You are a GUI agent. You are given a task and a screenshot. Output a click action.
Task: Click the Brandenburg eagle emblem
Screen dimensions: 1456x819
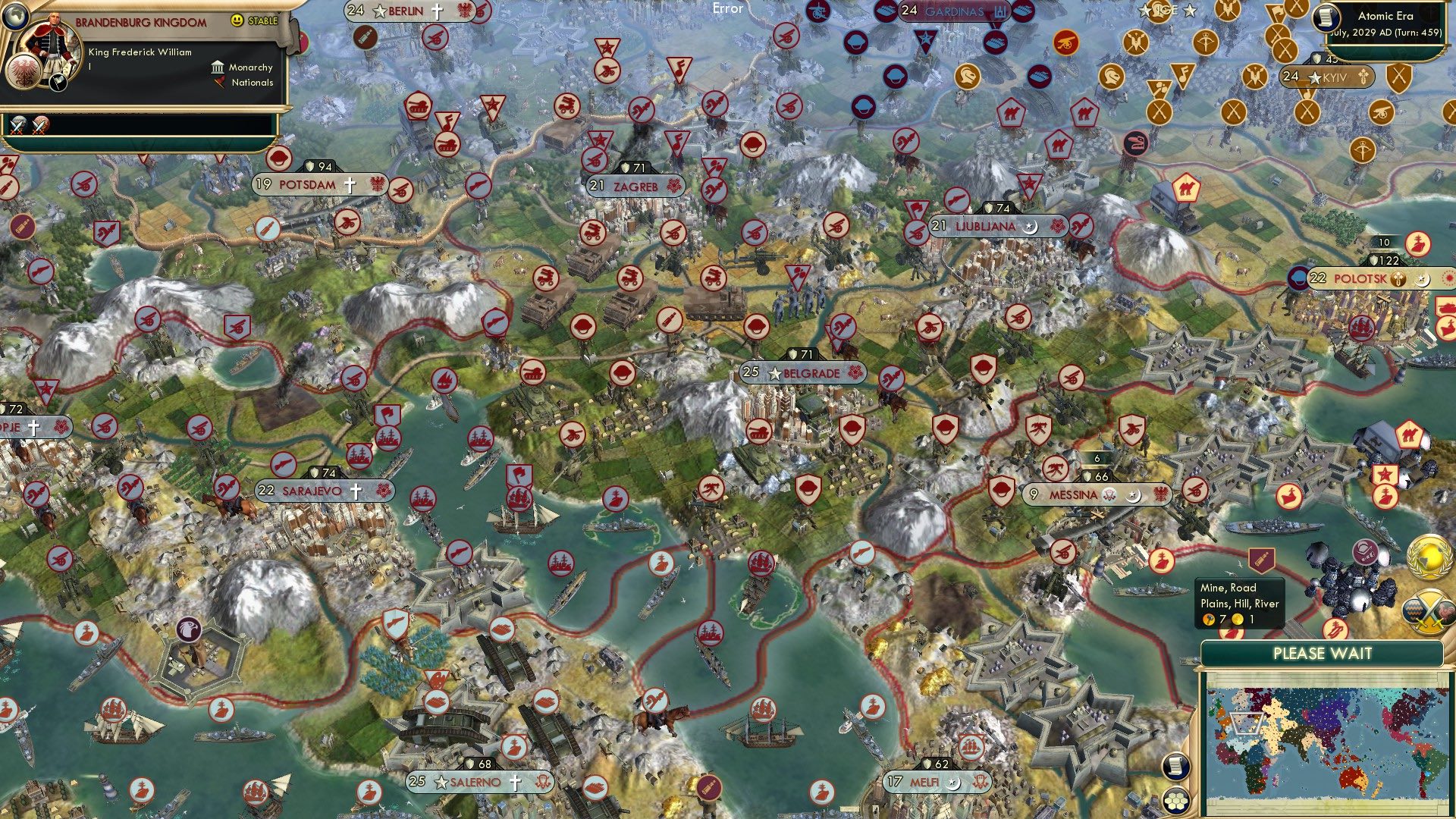pyautogui.click(x=24, y=74)
